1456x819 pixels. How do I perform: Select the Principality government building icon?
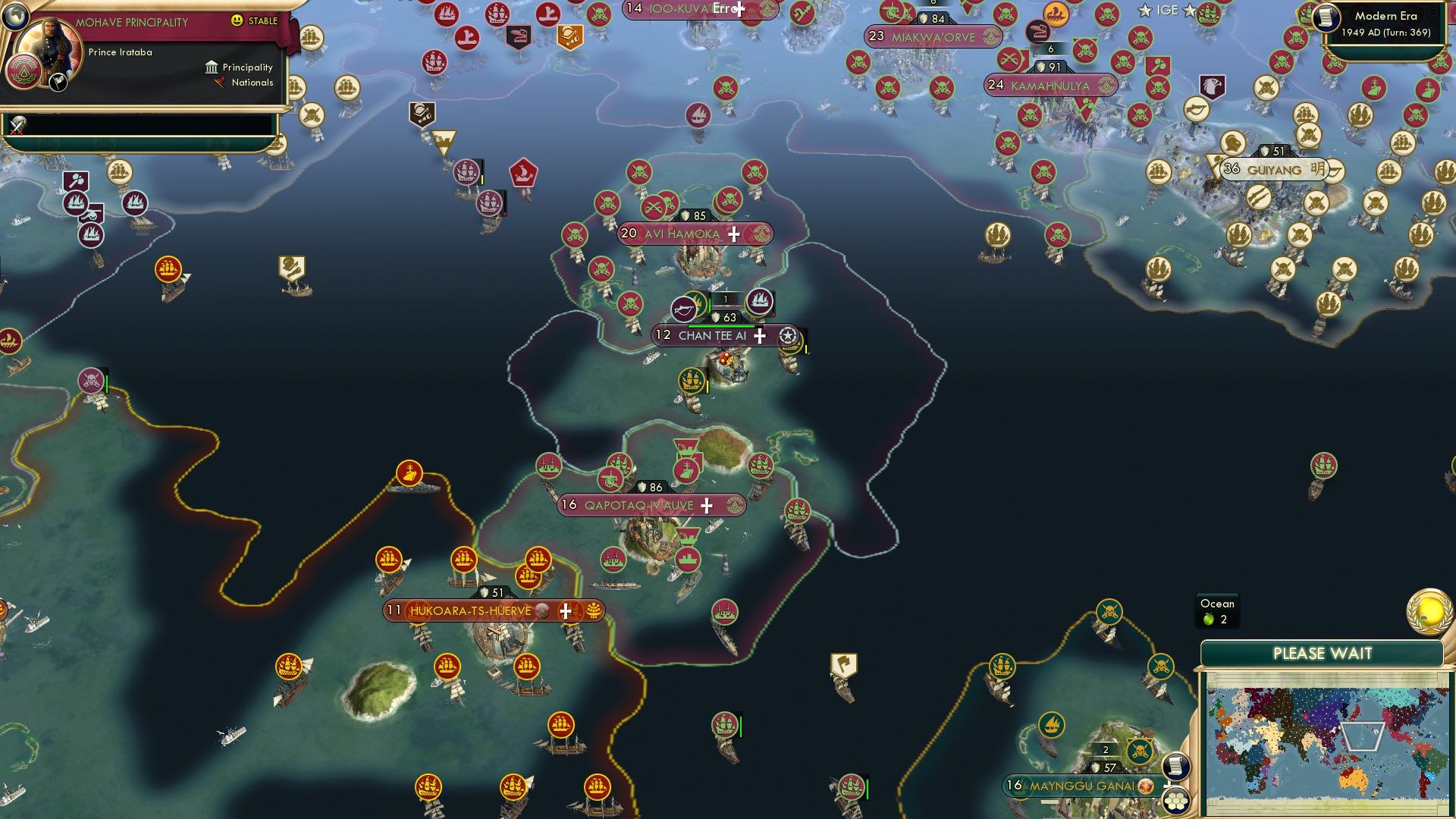coord(212,68)
